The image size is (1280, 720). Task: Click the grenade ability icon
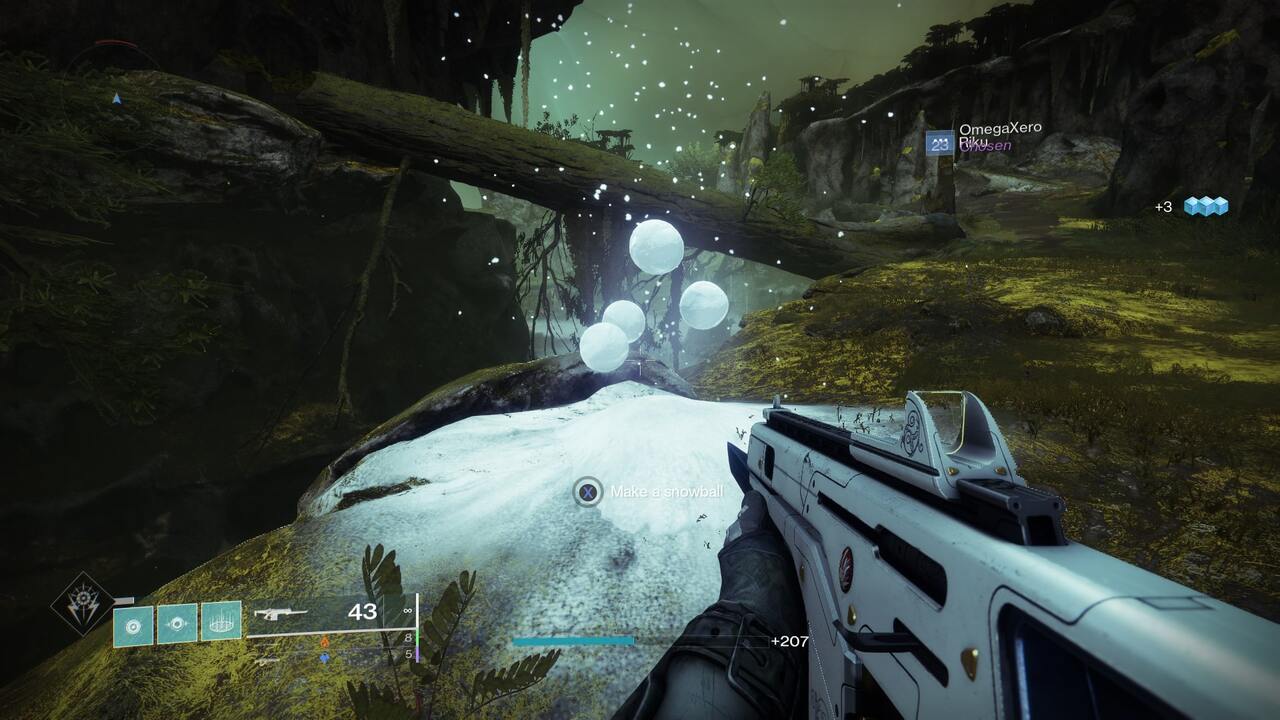133,625
